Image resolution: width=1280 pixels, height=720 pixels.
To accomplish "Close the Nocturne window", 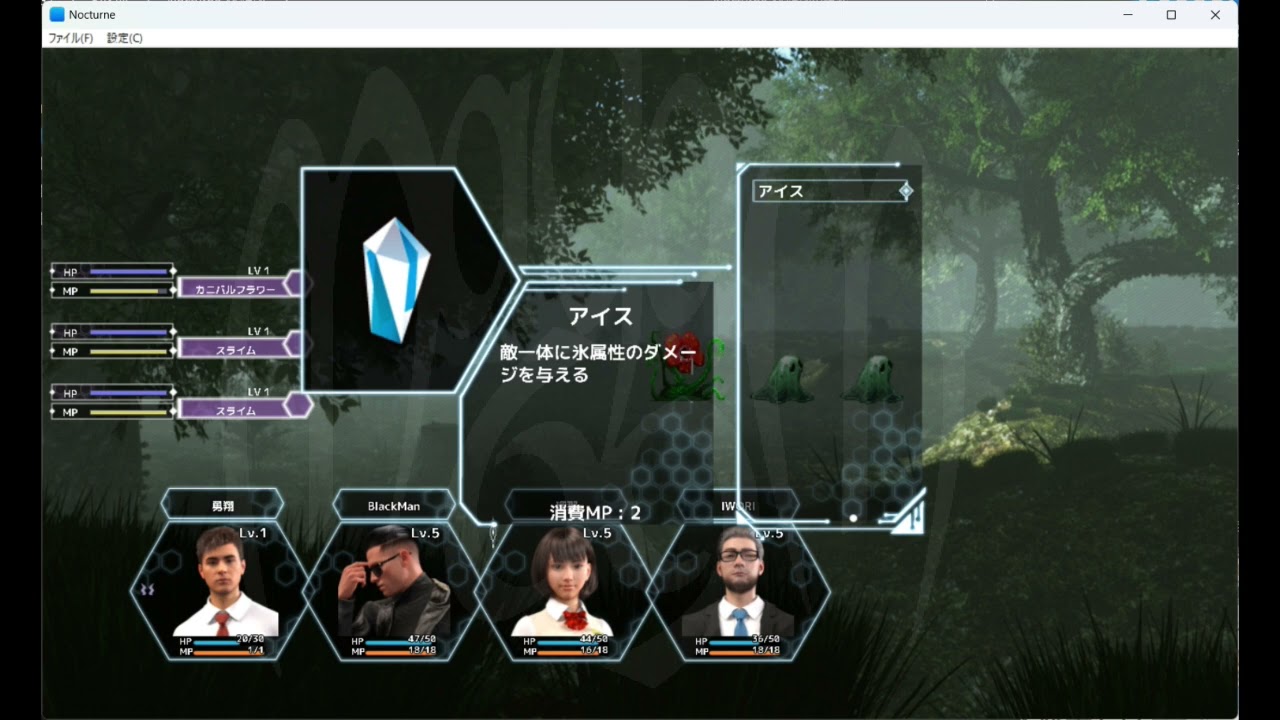I will click(1215, 15).
